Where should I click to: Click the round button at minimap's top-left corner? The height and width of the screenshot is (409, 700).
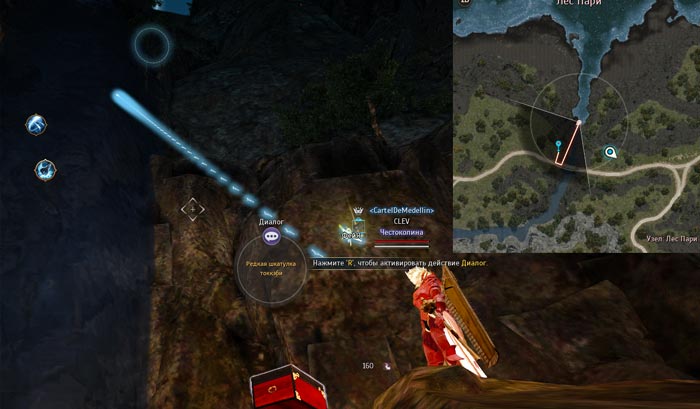point(463,3)
